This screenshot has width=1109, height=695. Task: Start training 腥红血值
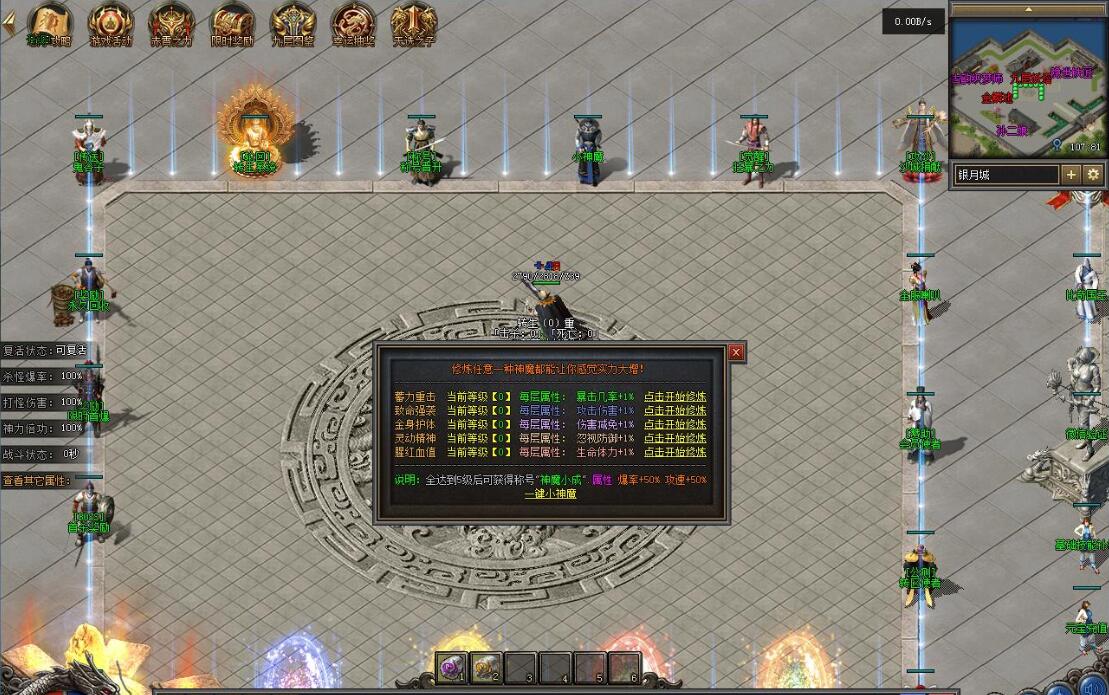point(674,452)
